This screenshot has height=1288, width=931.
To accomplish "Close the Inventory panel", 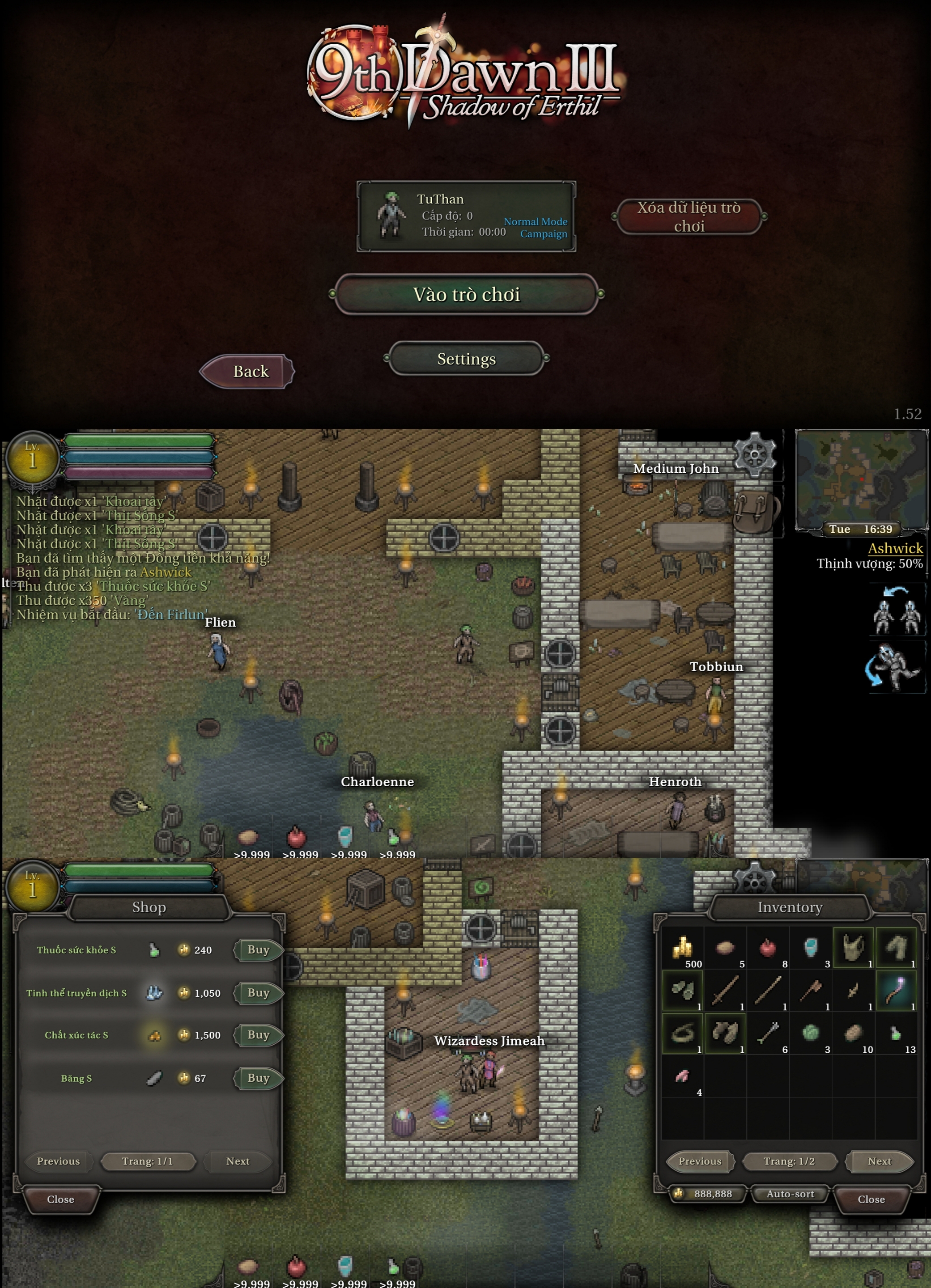I will point(871,1199).
